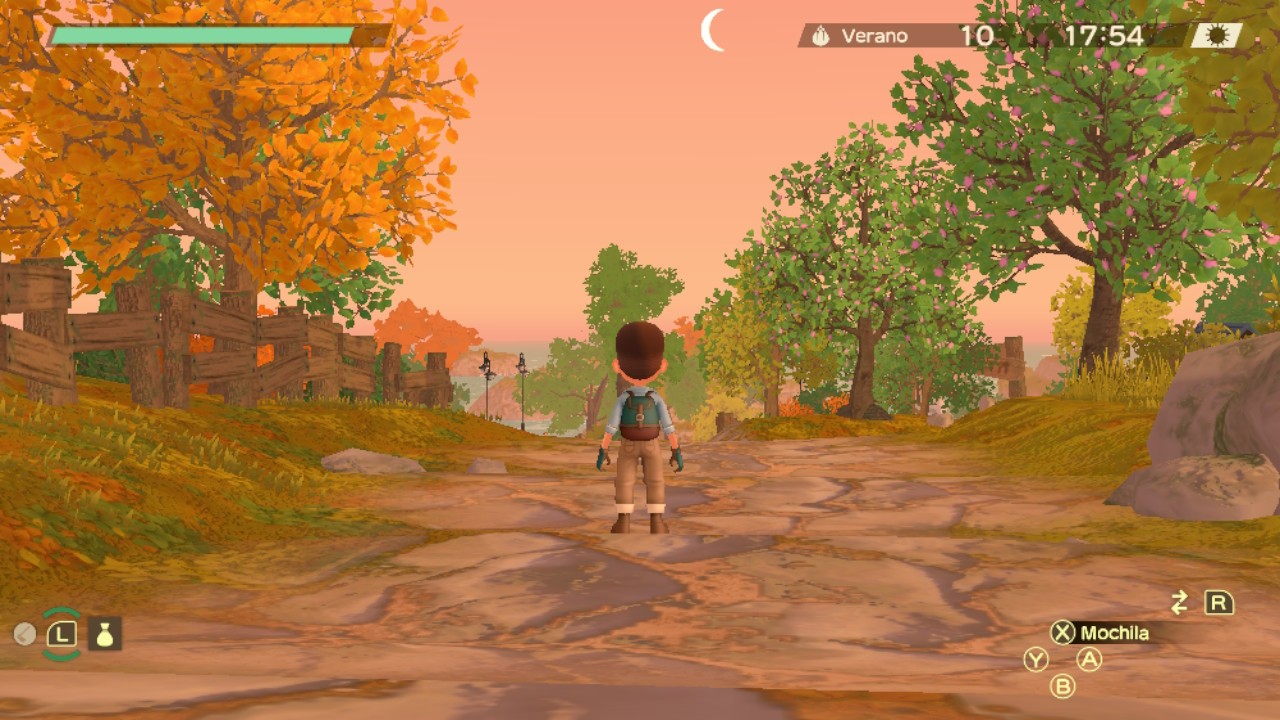Click the left arrow tool selector

(x=25, y=633)
